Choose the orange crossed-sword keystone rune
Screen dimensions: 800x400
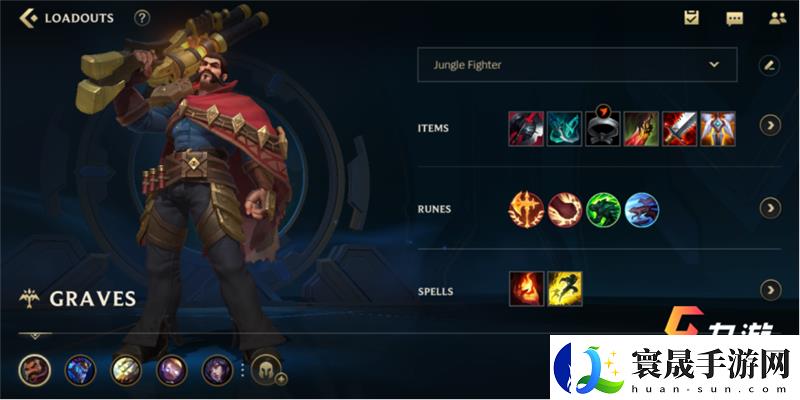coord(526,209)
